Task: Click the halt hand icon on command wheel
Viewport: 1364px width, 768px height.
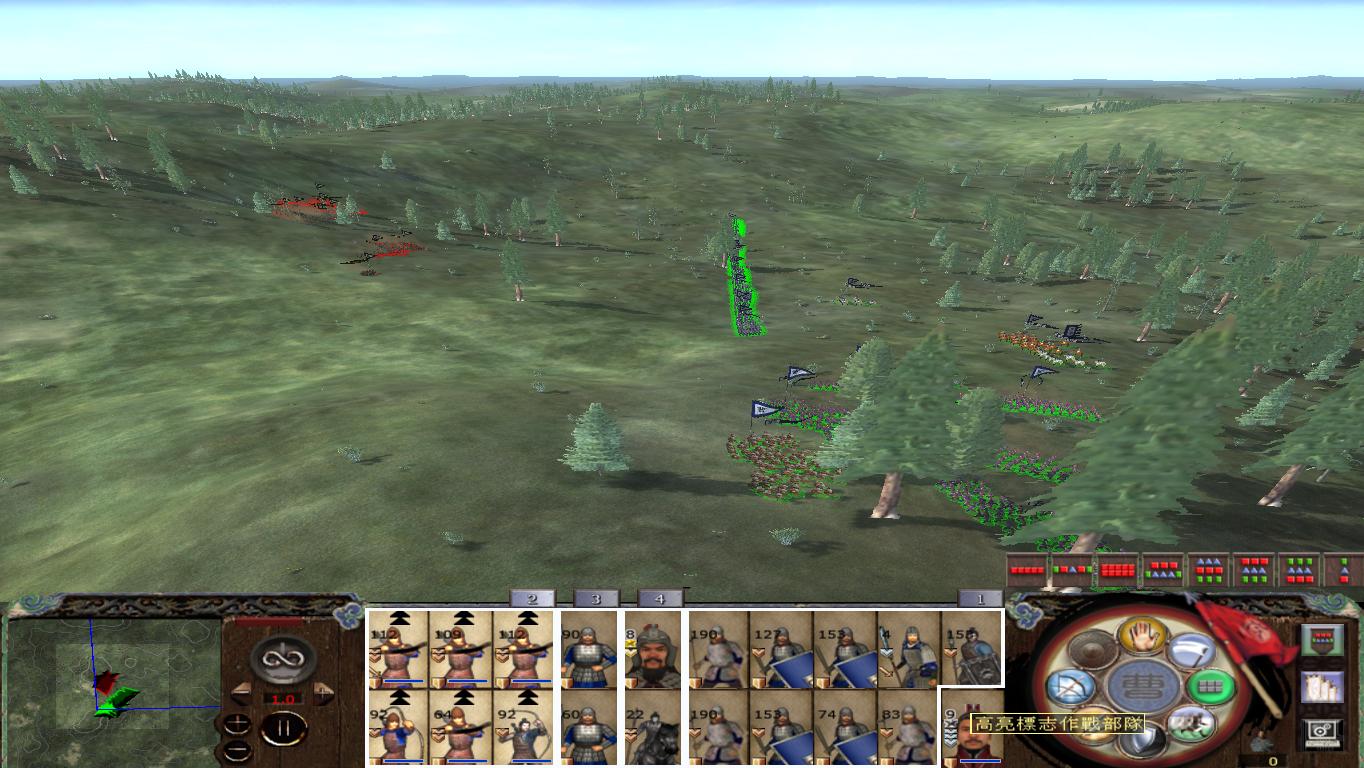Action: [1143, 637]
